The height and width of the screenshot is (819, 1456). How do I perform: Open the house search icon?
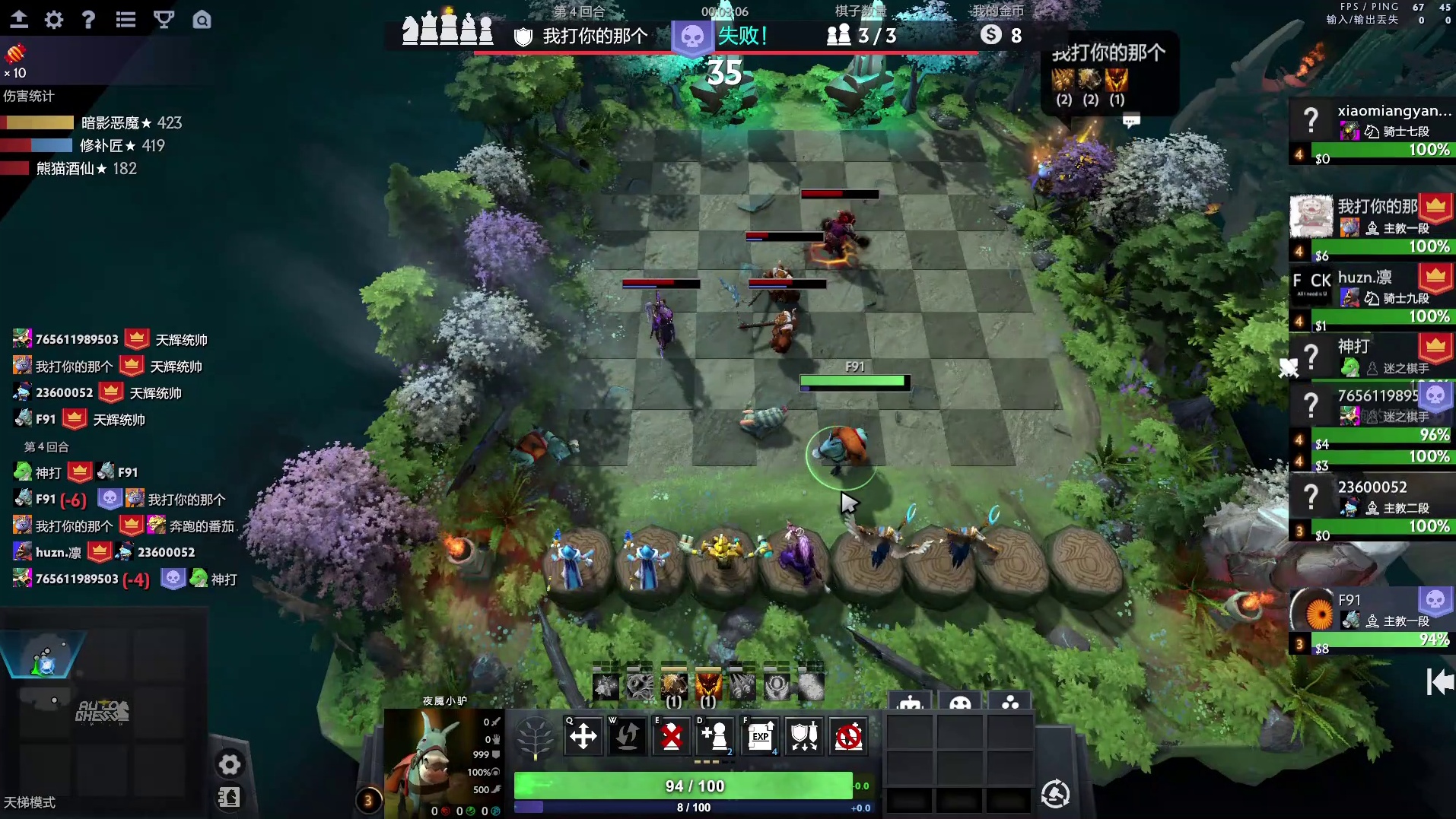tap(202, 19)
